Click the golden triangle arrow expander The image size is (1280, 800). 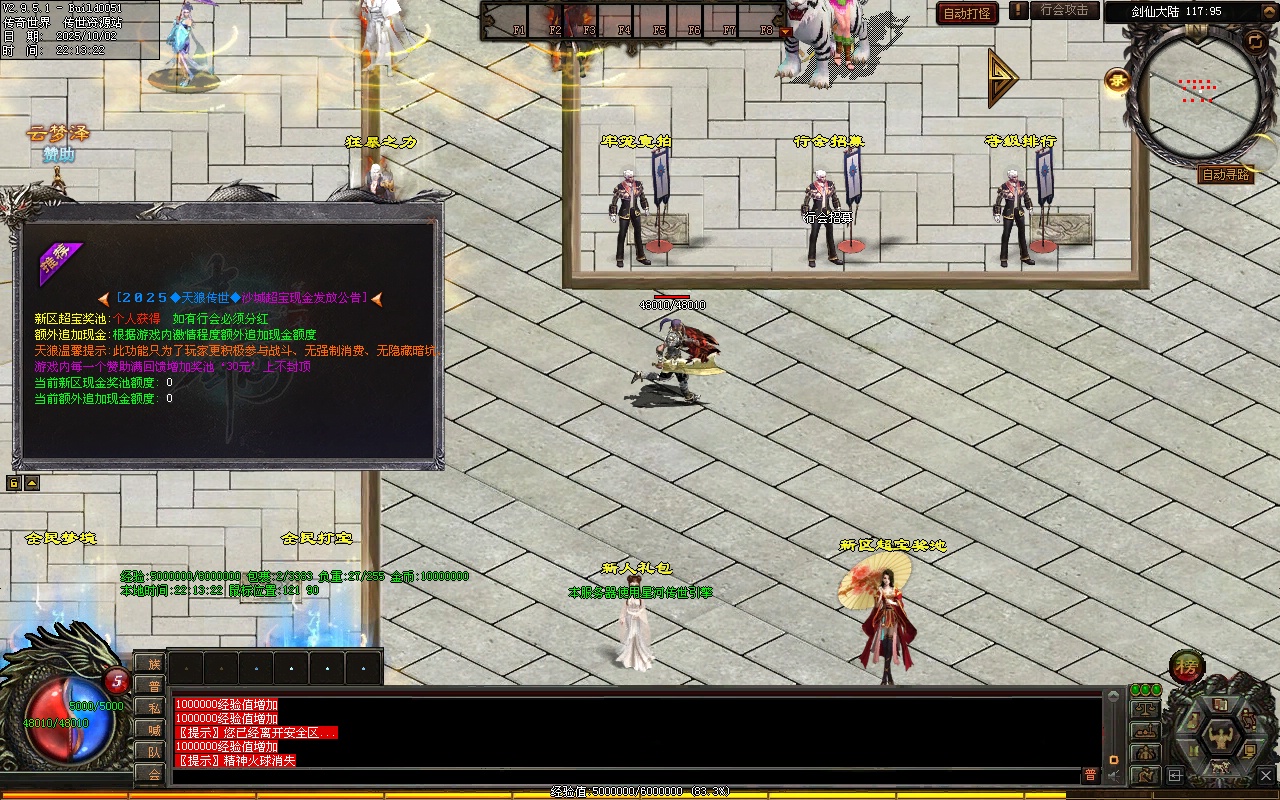coord(1002,77)
